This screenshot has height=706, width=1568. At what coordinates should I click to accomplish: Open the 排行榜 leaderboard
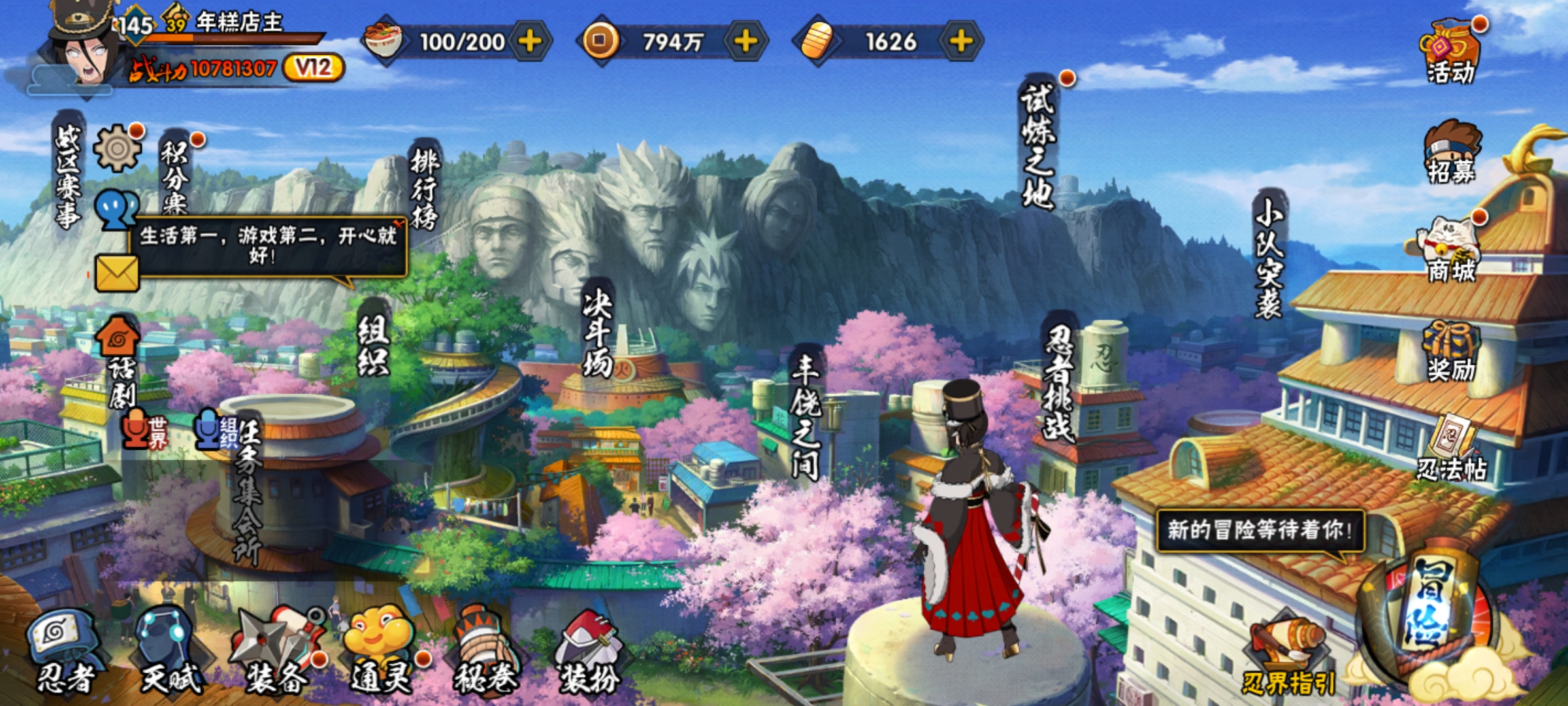[x=425, y=188]
